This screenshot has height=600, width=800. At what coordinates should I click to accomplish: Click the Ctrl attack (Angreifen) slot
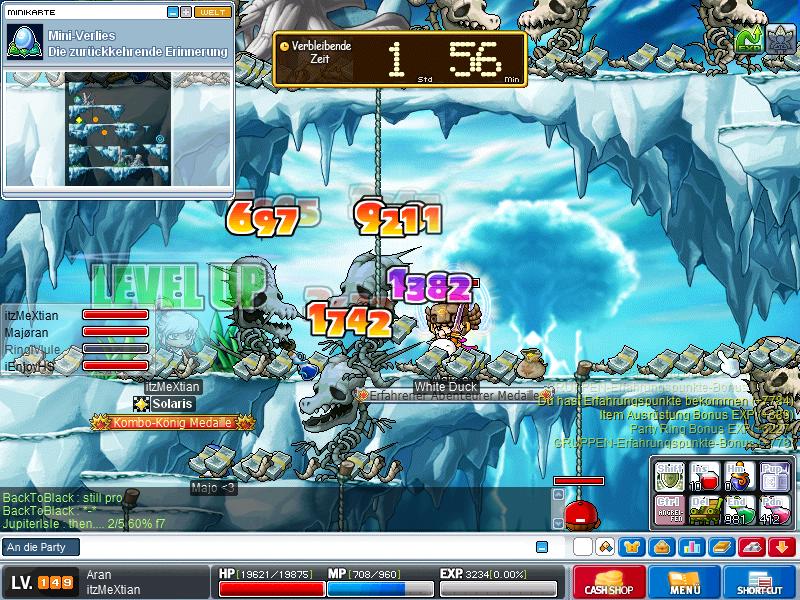click(x=671, y=510)
